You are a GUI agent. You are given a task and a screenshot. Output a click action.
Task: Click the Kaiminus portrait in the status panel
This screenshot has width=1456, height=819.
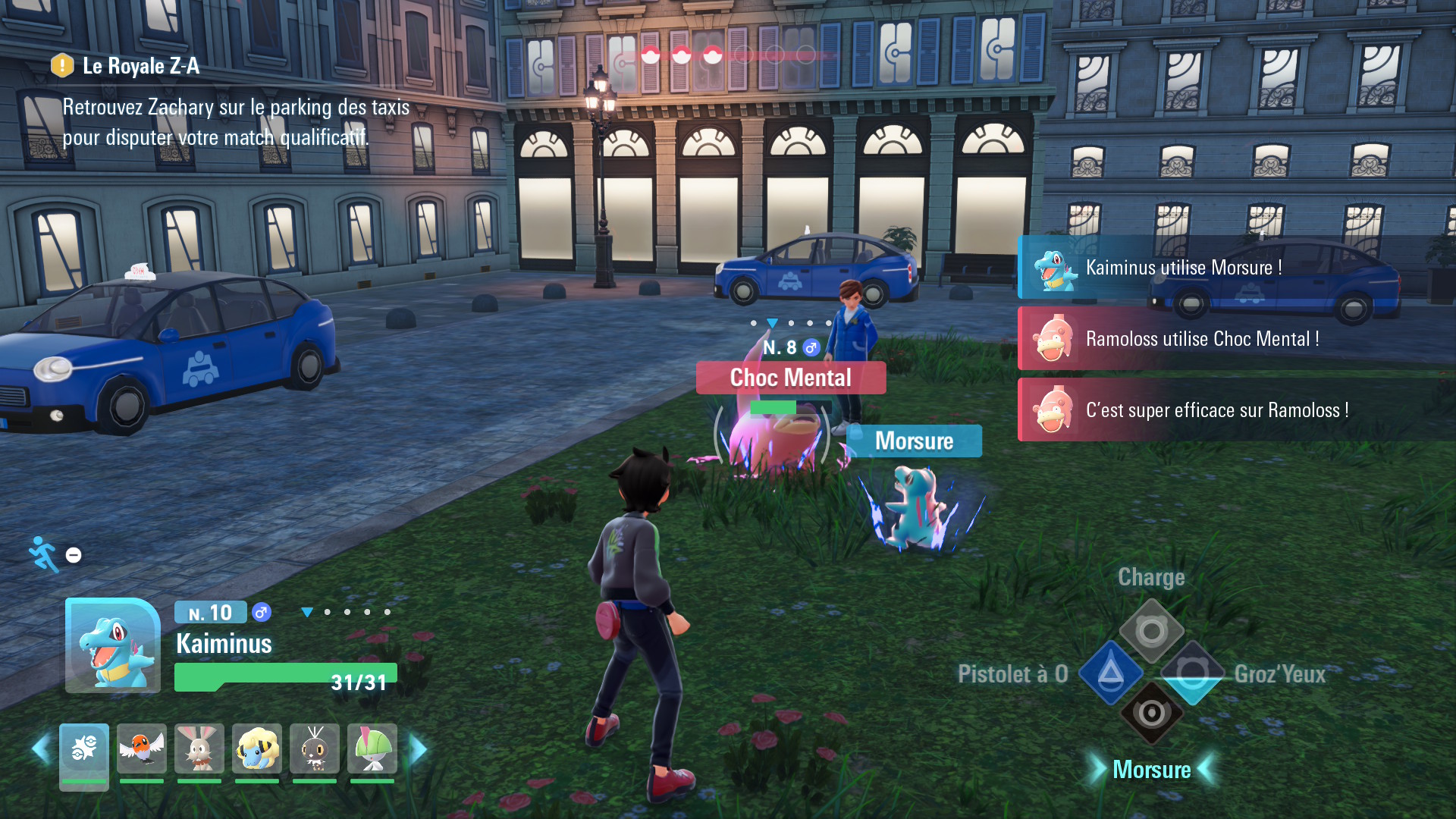click(112, 645)
